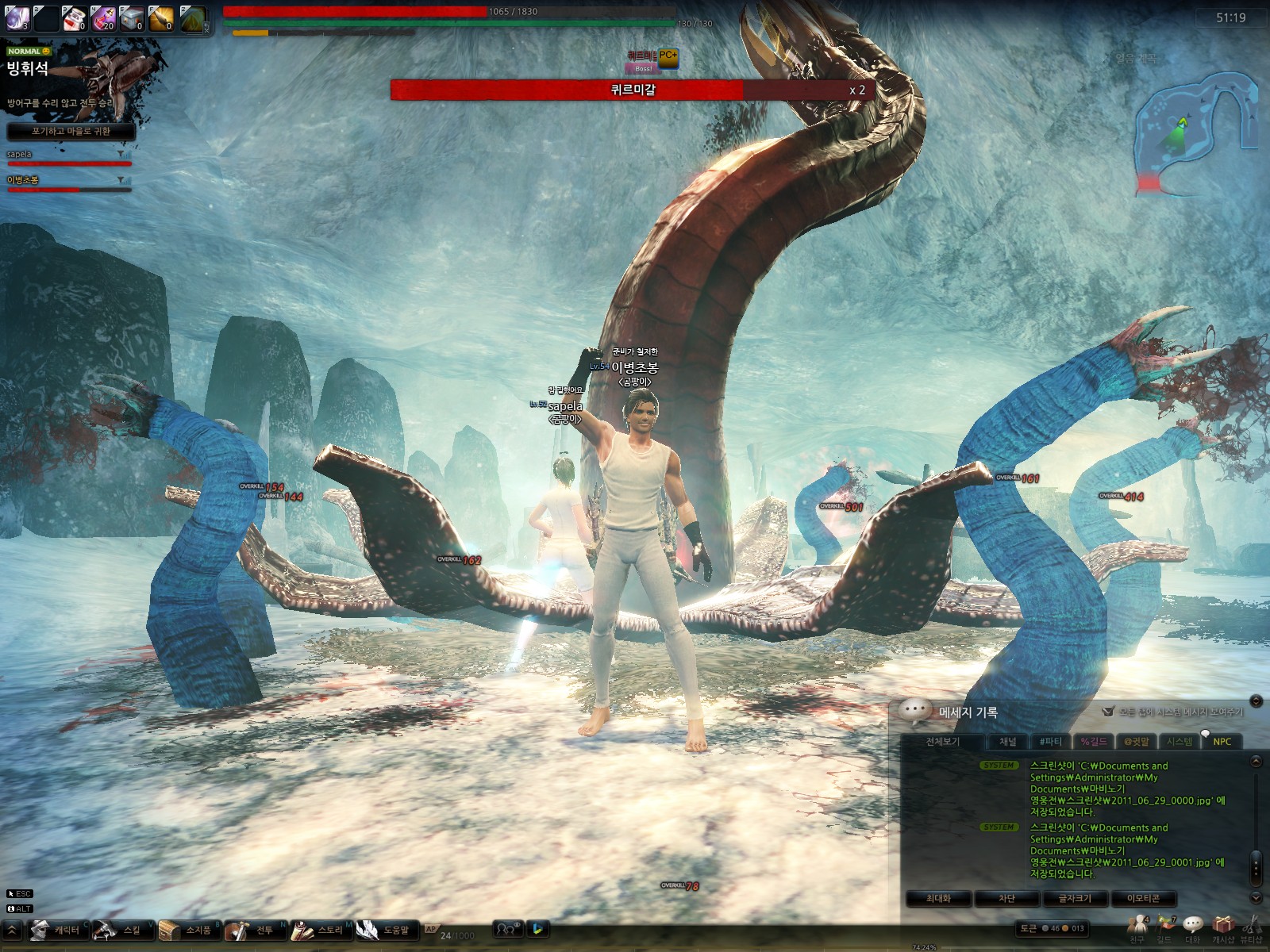Open the 도움말 help menu

pyautogui.click(x=387, y=930)
